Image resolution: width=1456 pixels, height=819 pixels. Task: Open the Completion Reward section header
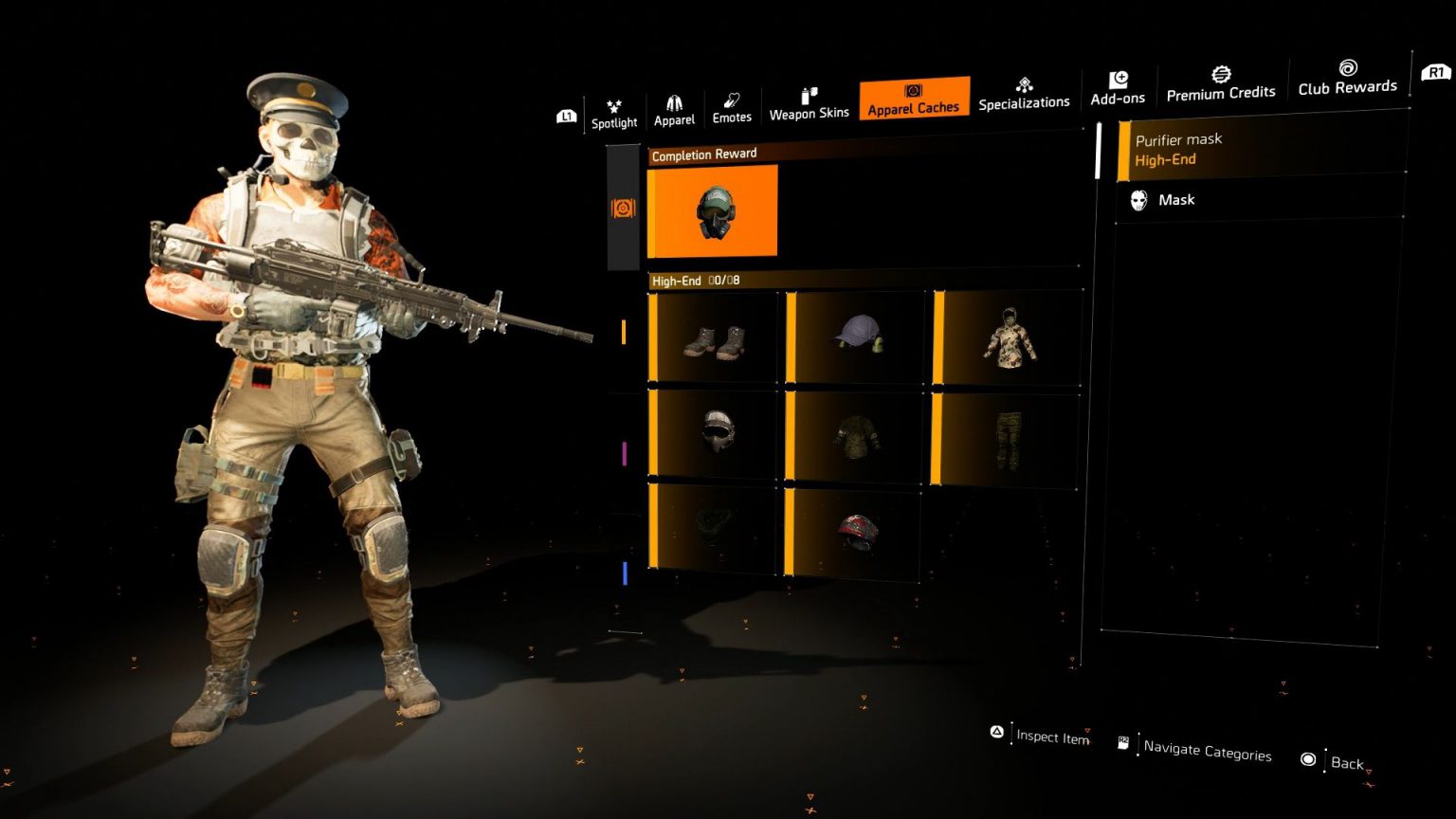point(703,154)
